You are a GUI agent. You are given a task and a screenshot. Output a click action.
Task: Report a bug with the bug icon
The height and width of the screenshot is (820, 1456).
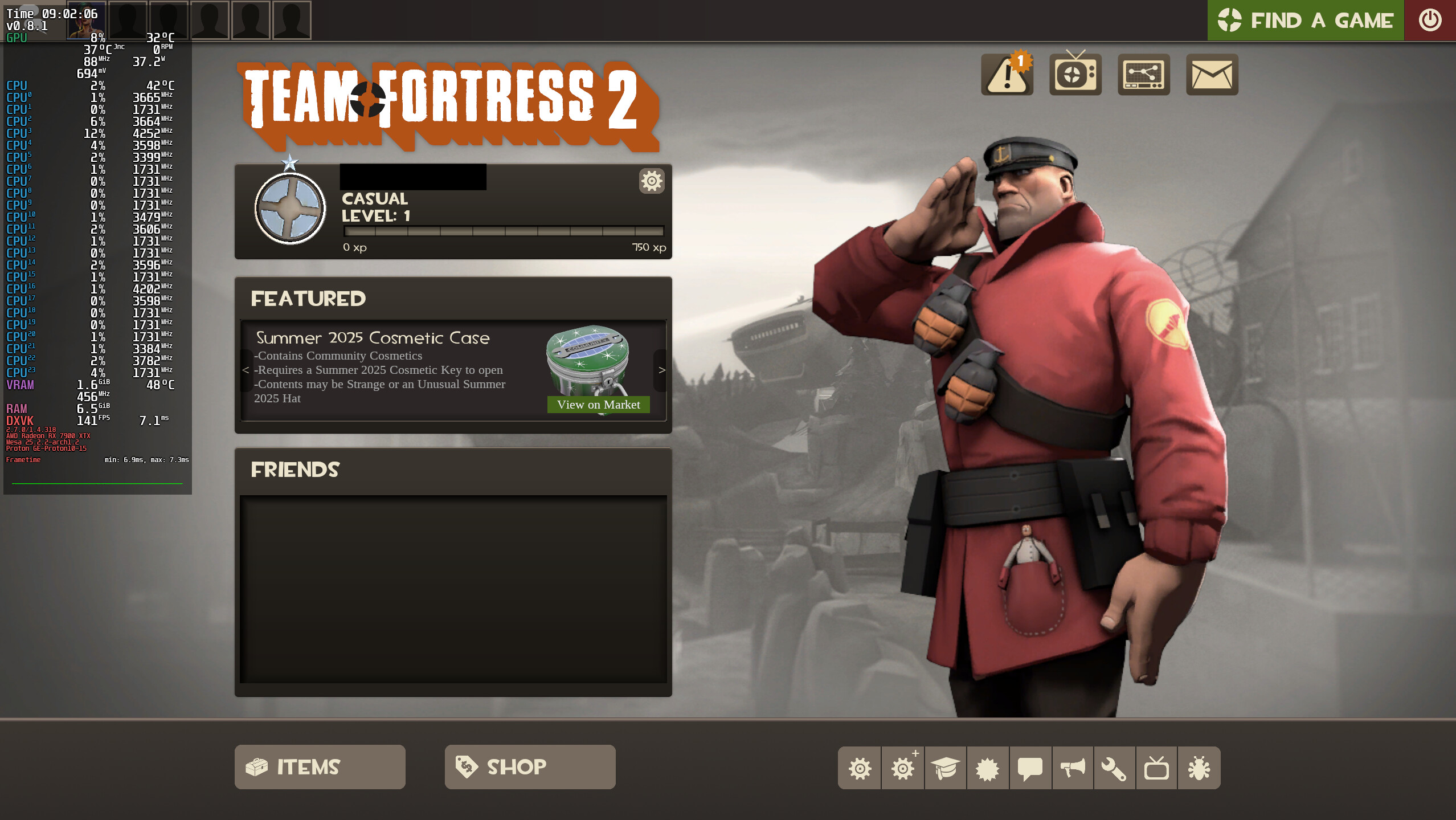point(1199,768)
